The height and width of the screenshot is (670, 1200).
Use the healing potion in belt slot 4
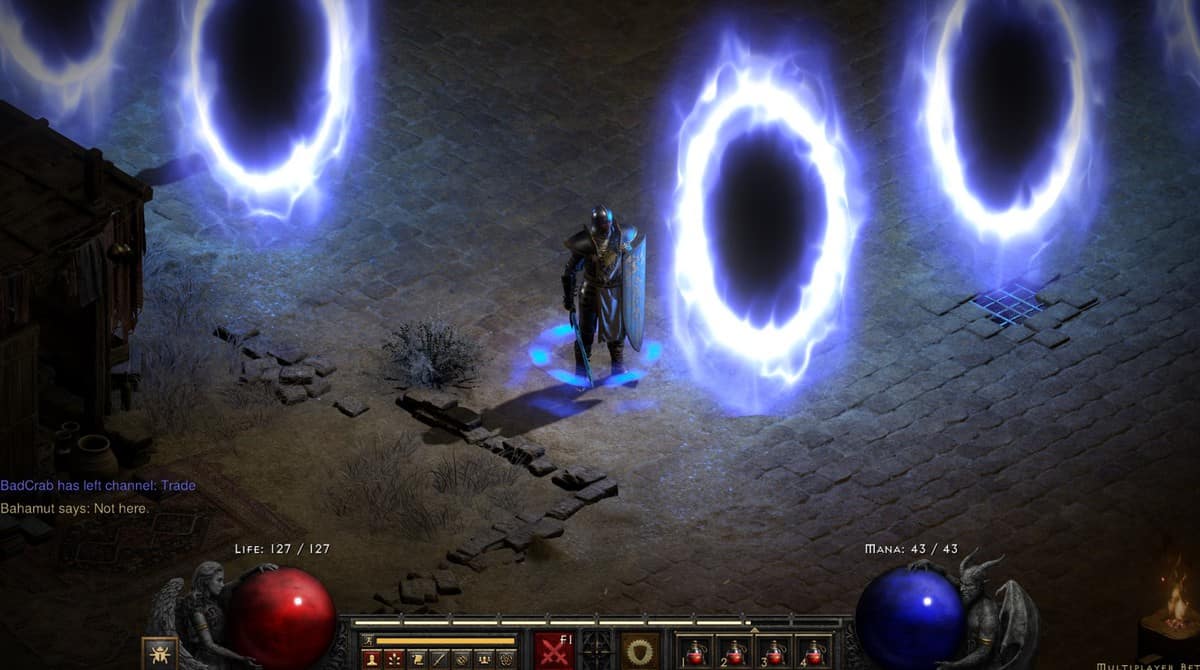[x=815, y=651]
